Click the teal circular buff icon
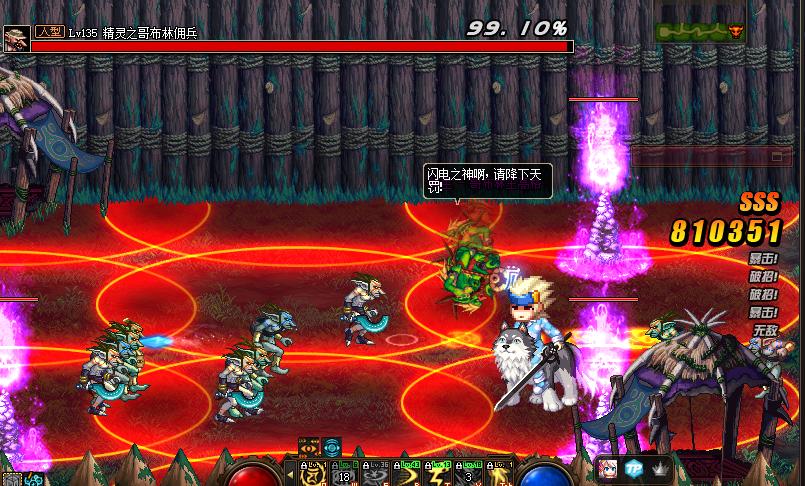Screen dimensions: 805x486 [x=332, y=447]
